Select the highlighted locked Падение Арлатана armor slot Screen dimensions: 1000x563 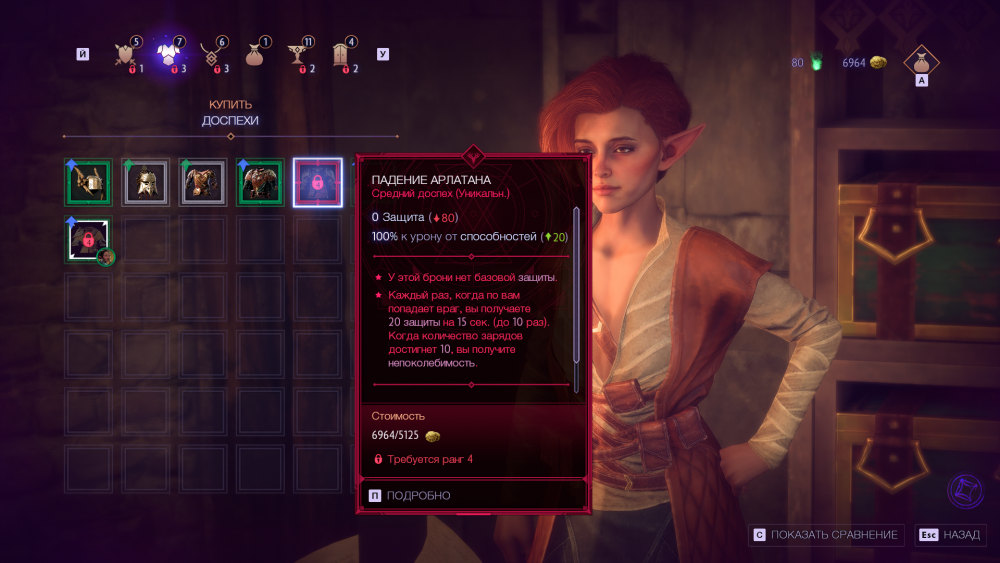coord(318,183)
